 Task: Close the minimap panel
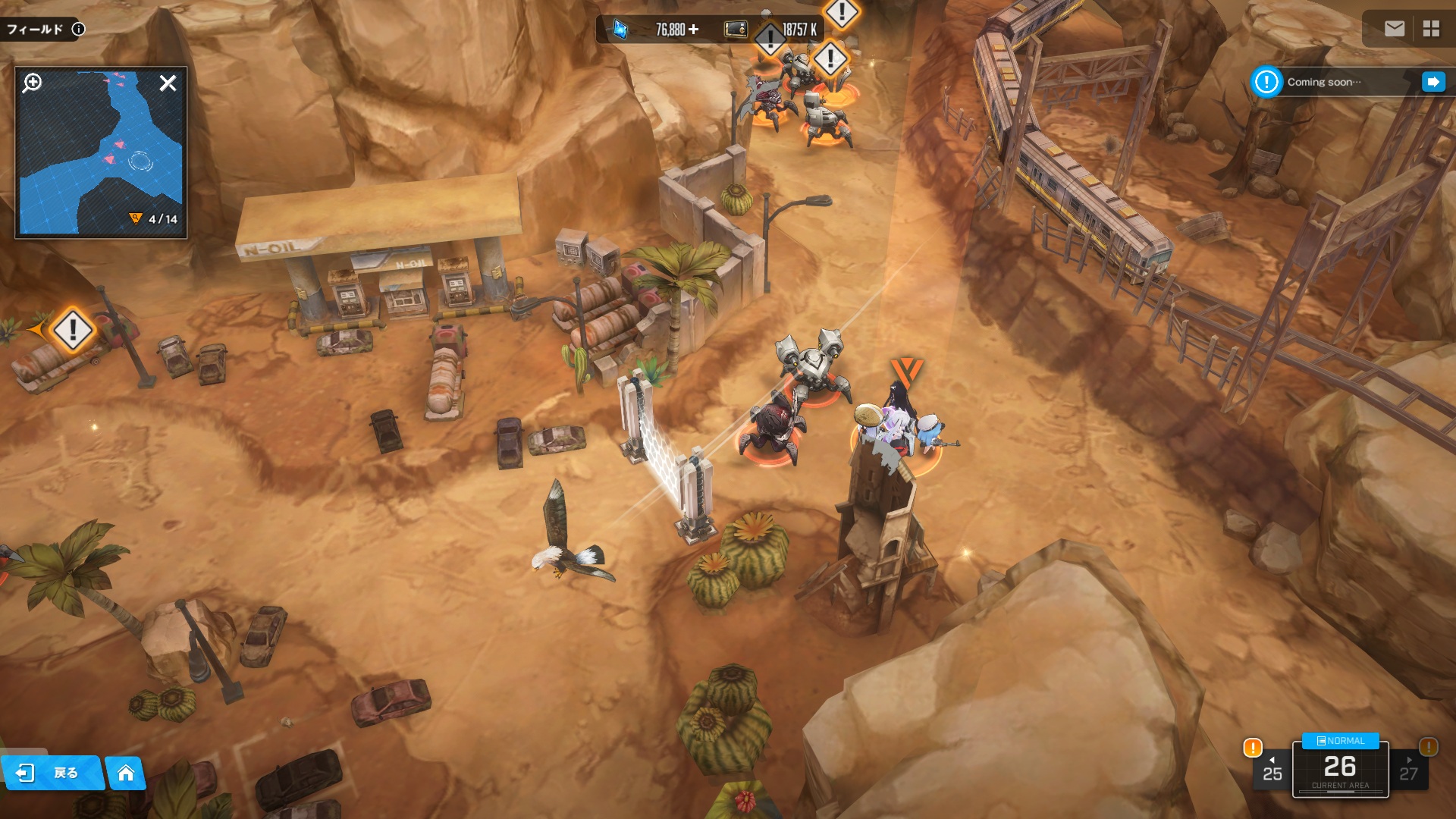pyautogui.click(x=168, y=83)
